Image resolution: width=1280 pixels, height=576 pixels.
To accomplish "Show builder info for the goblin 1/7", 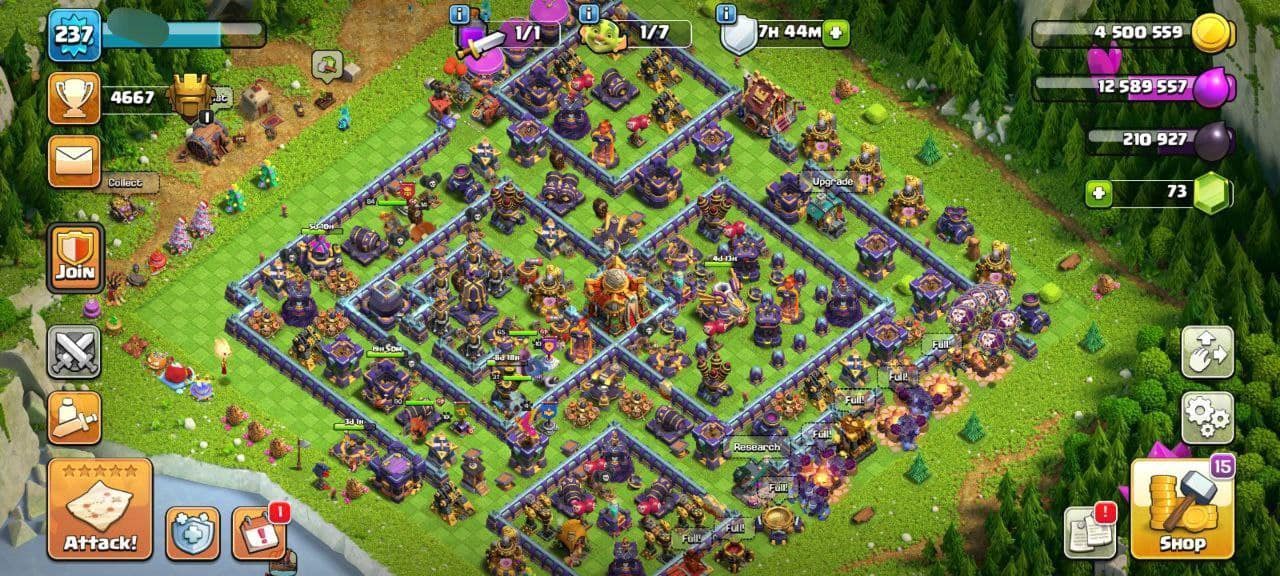I will tap(589, 14).
